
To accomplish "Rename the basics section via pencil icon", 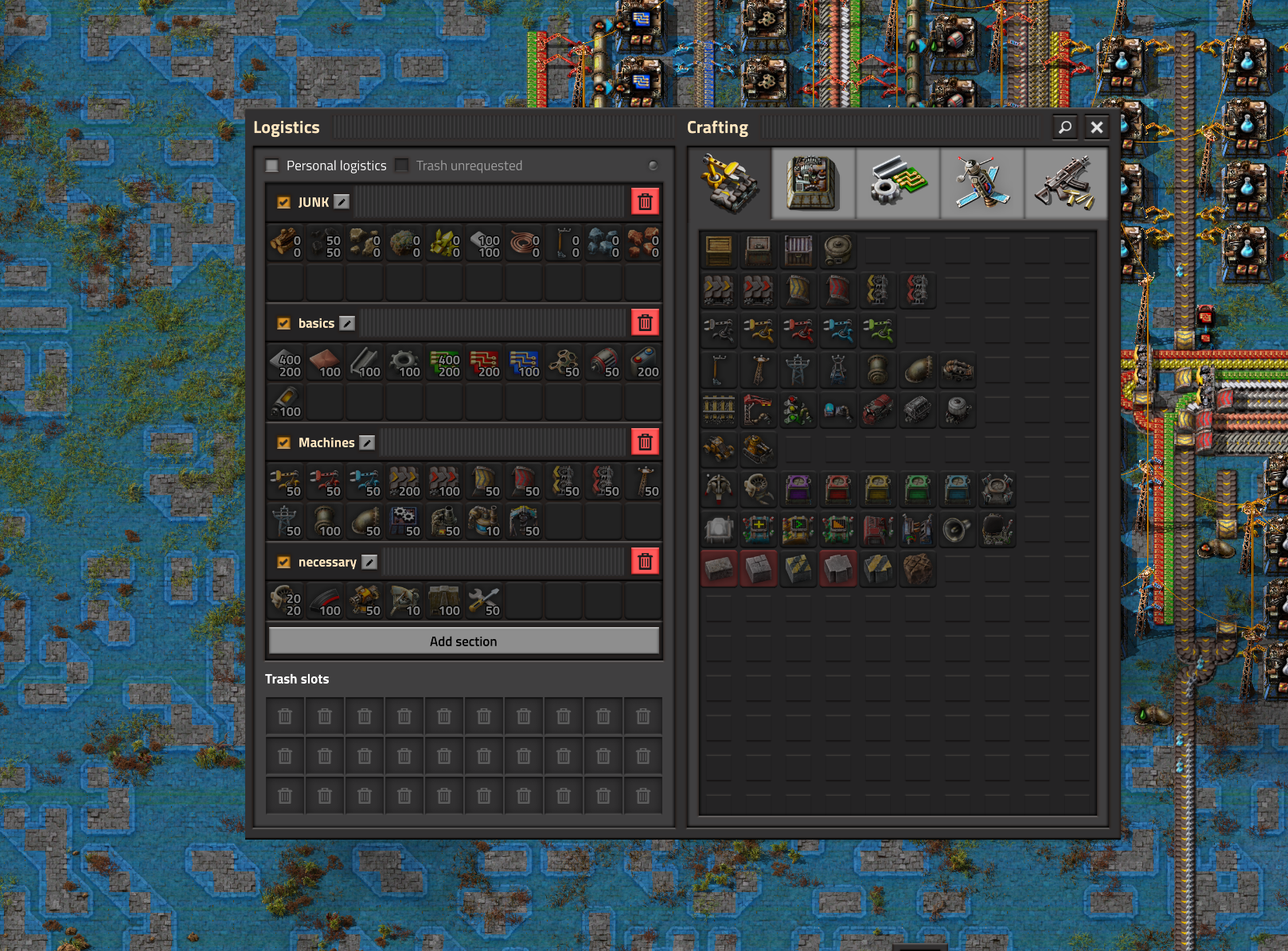I will (x=347, y=323).
